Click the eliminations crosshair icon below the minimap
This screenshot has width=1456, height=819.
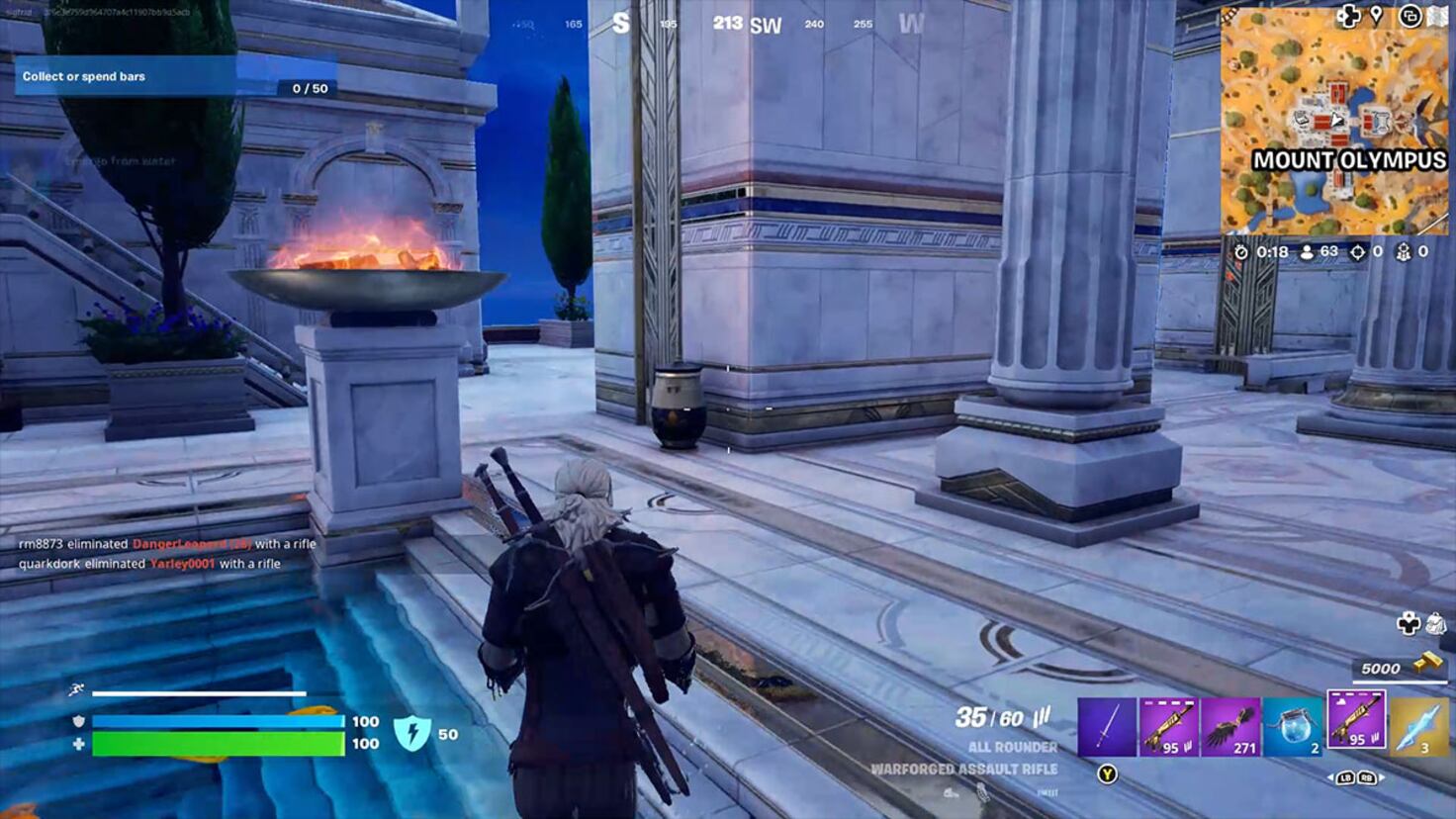1358,253
